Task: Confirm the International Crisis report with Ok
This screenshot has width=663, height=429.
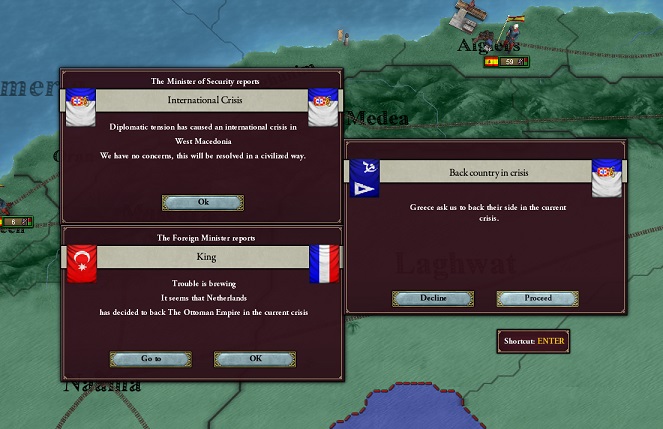Action: click(203, 202)
